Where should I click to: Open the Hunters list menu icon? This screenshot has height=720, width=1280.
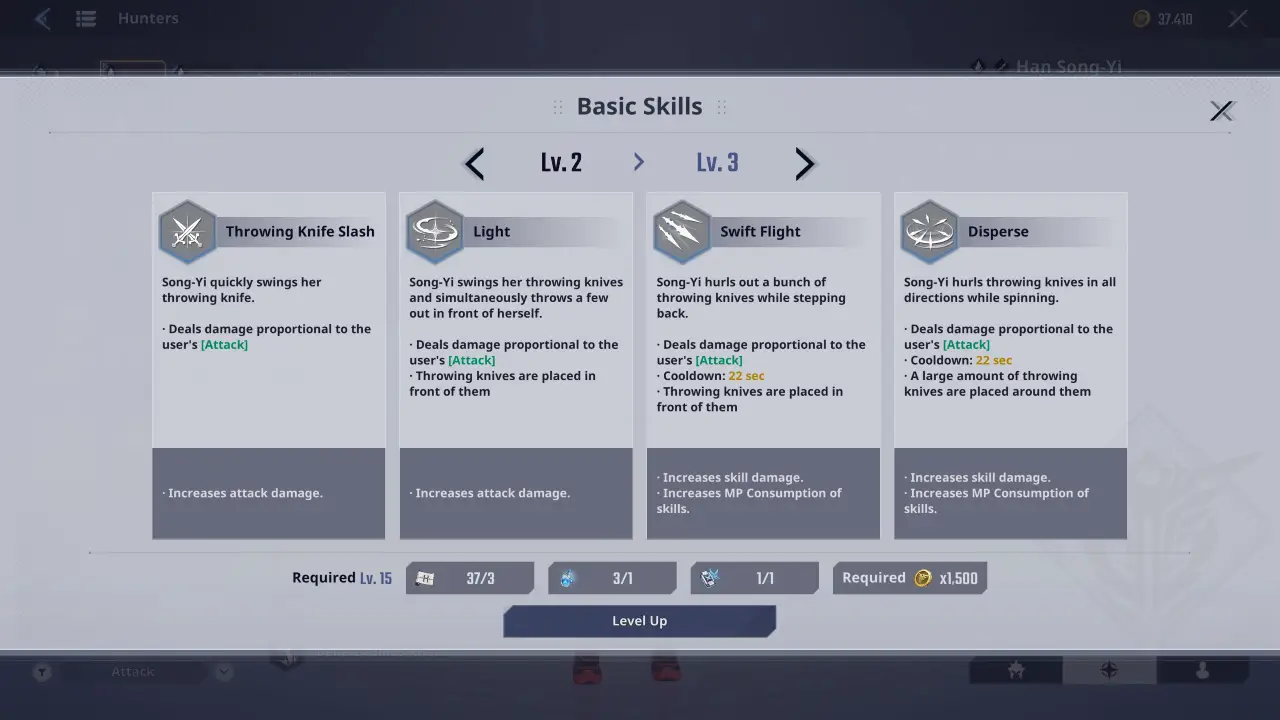pos(86,18)
